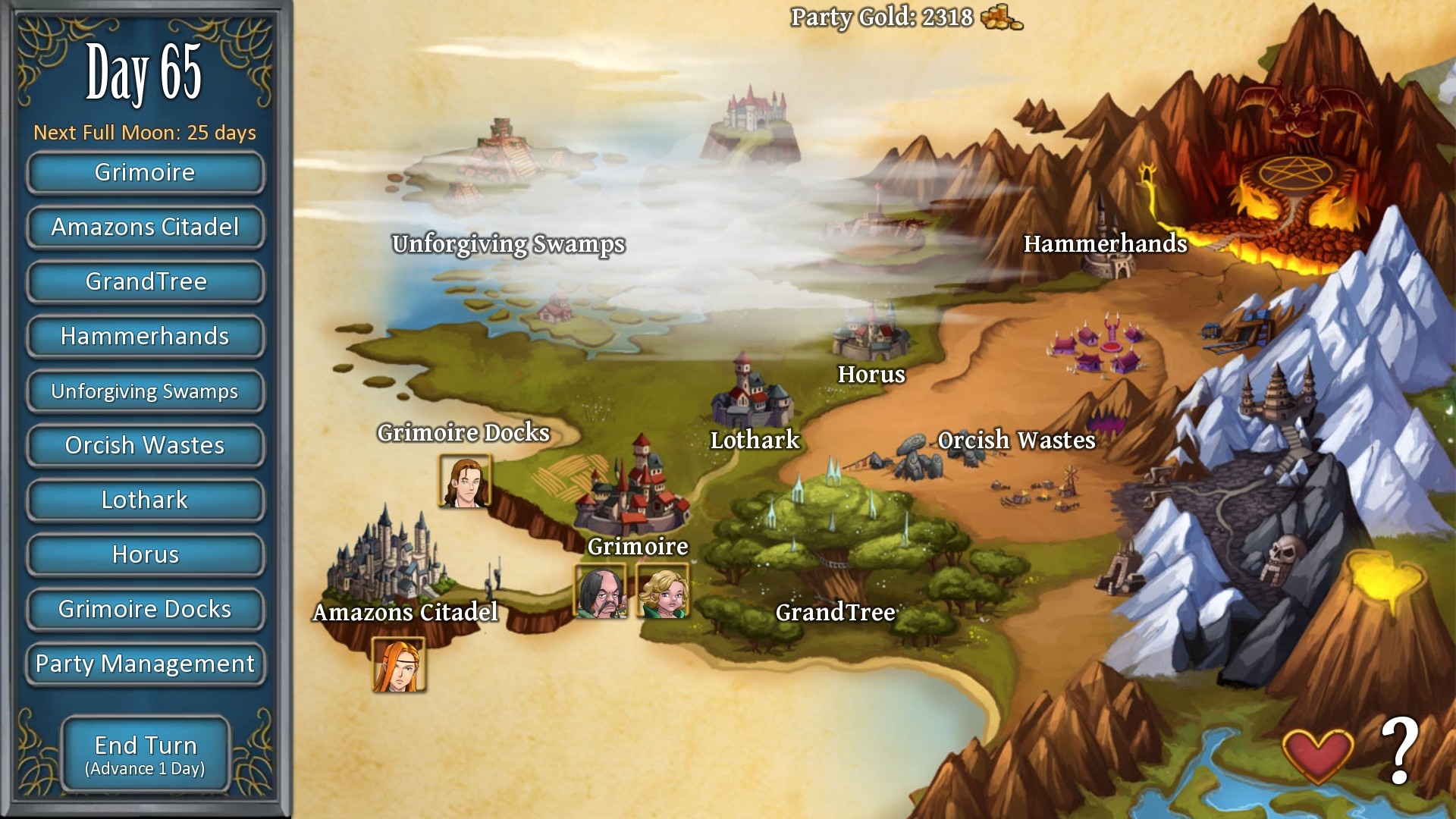Screen dimensions: 1456x819
Task: Travel to Amazons Citadel via sidebar button
Action: (x=145, y=227)
